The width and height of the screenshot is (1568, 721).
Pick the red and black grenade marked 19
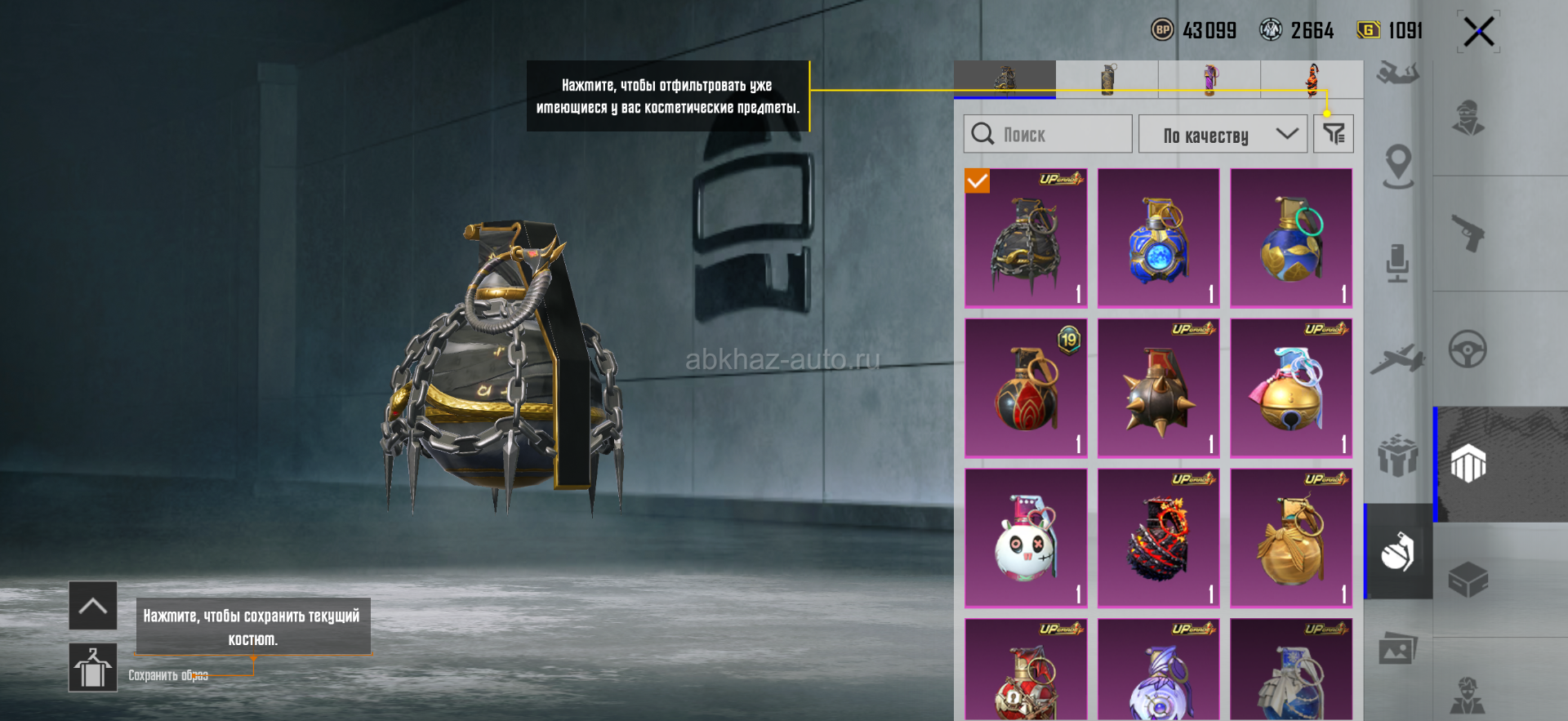[x=1026, y=388]
